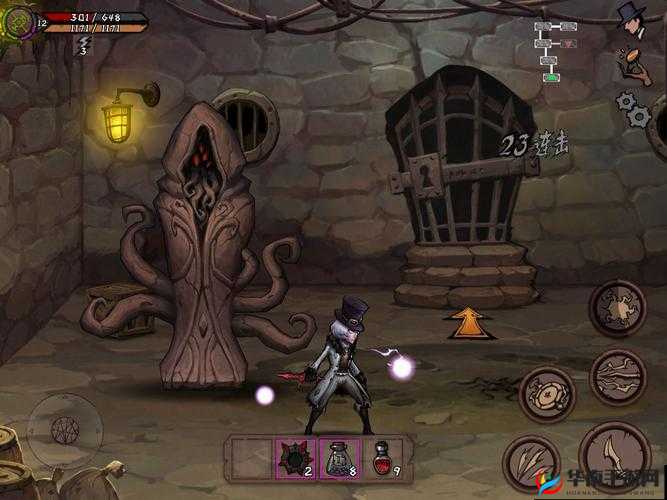
Task: Activate the swirling burst skill
Action: tap(617, 307)
